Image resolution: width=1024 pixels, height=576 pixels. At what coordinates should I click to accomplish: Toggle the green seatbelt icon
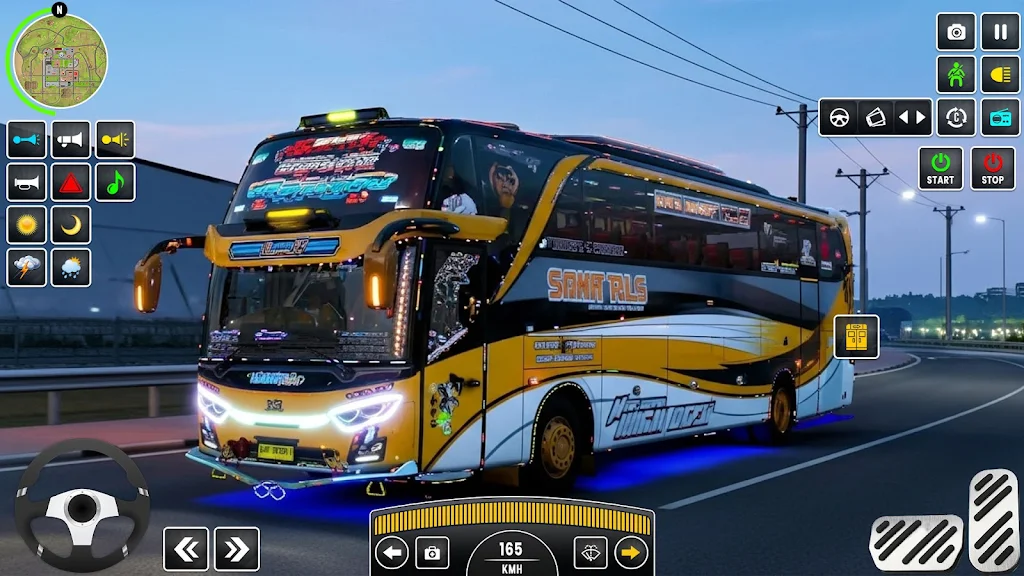956,75
